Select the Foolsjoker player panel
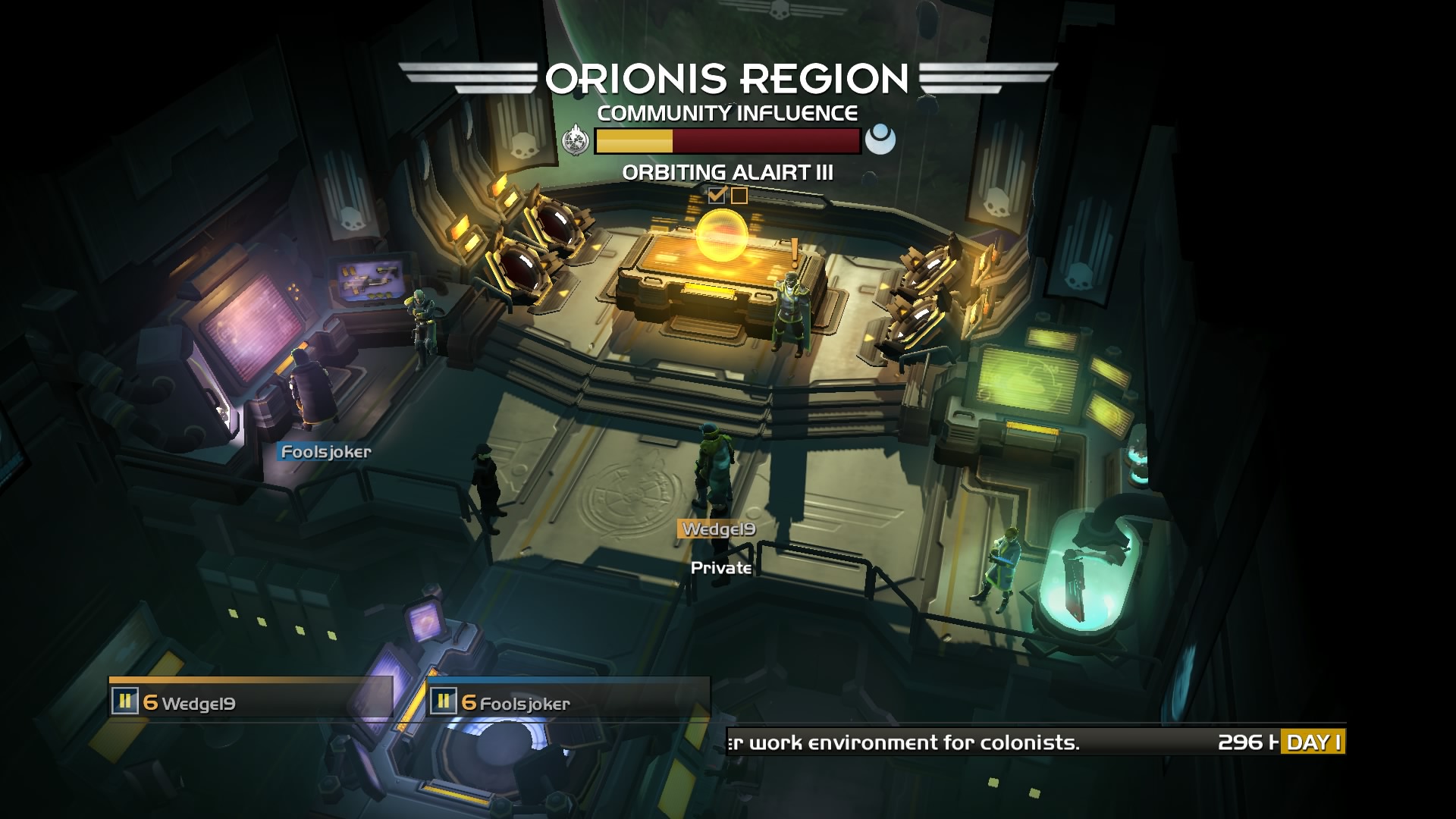The image size is (1456, 819). coord(568,701)
